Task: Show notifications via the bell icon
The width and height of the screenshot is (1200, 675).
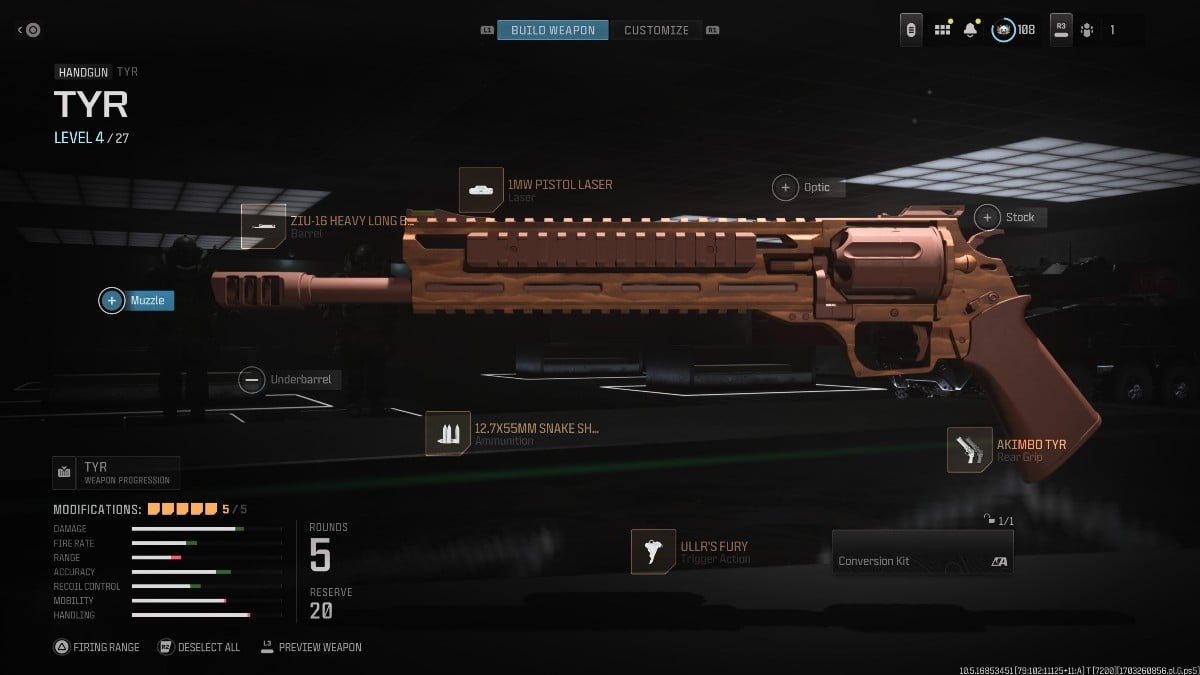Action: [x=970, y=30]
